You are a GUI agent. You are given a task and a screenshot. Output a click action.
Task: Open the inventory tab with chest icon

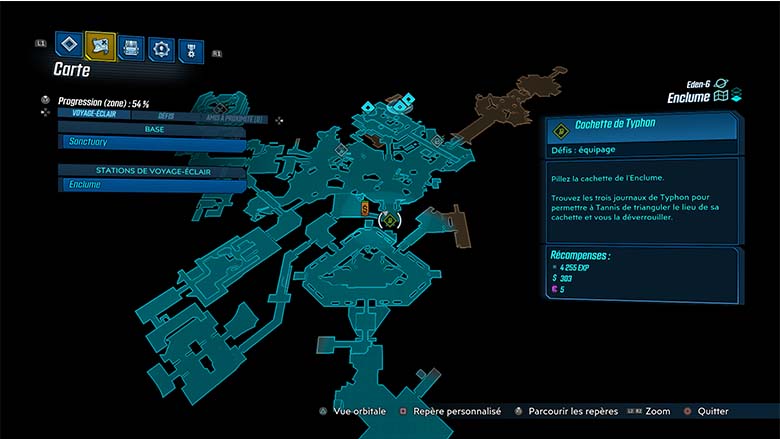coord(131,46)
